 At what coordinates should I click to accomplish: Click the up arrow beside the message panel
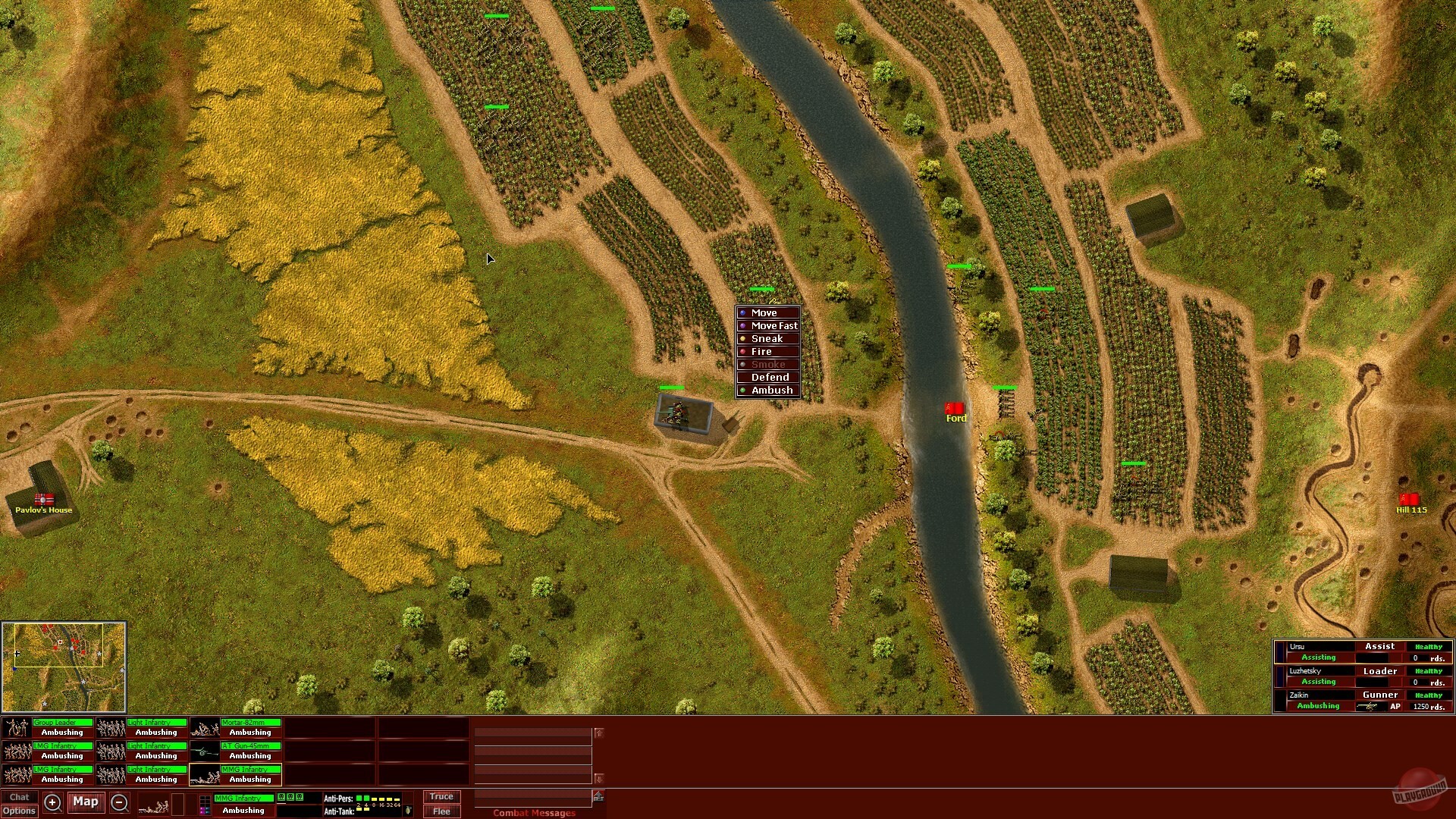tap(599, 733)
